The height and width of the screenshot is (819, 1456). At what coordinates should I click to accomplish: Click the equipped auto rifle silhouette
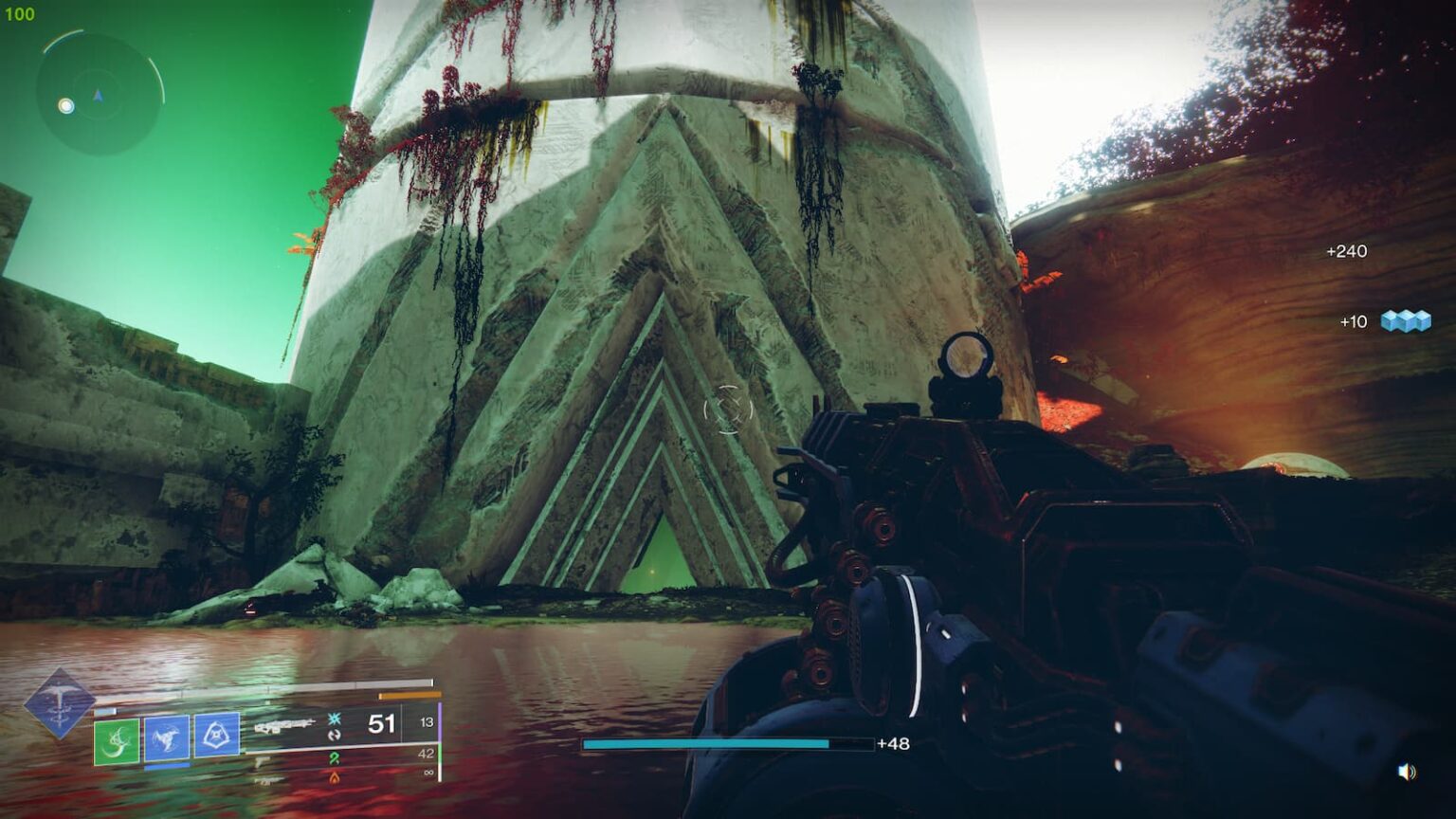pos(286,724)
